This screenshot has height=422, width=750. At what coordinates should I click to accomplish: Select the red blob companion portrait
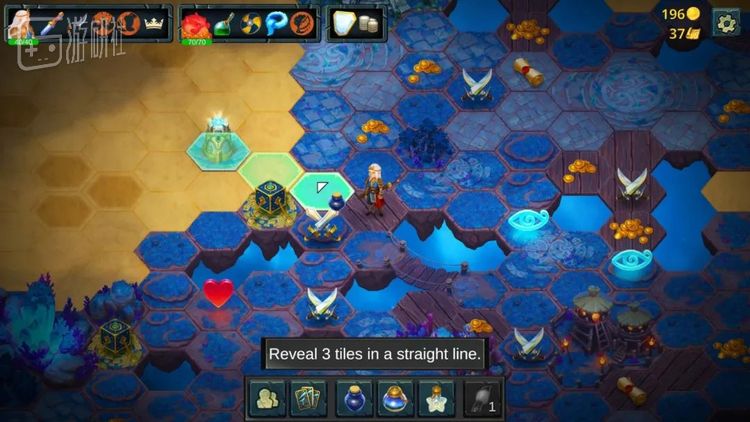[x=195, y=23]
